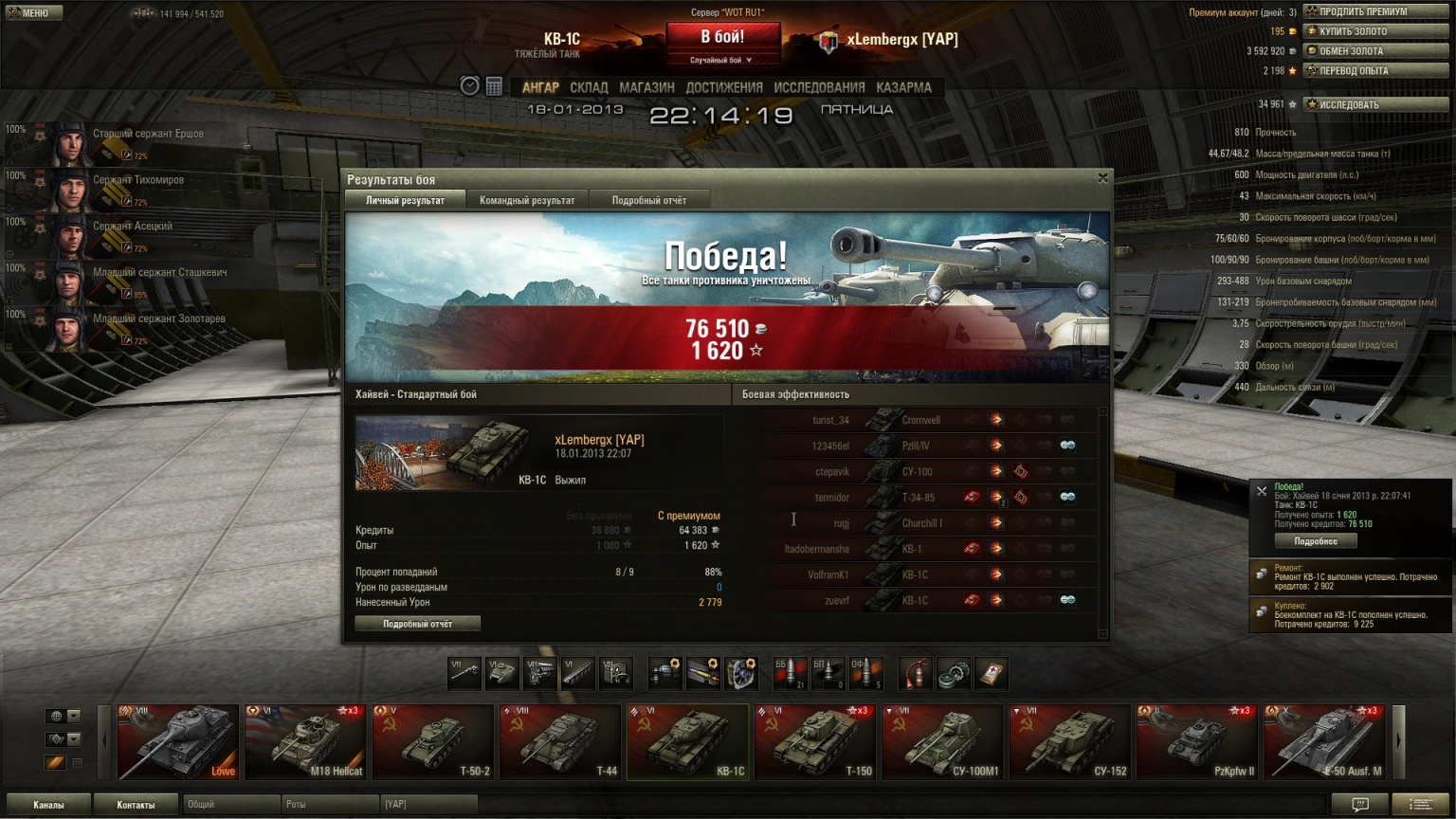Extend premium with ПРОДЛИТЬ ПРЕМИУМ
This screenshot has width=1456, height=819.
point(1375,11)
